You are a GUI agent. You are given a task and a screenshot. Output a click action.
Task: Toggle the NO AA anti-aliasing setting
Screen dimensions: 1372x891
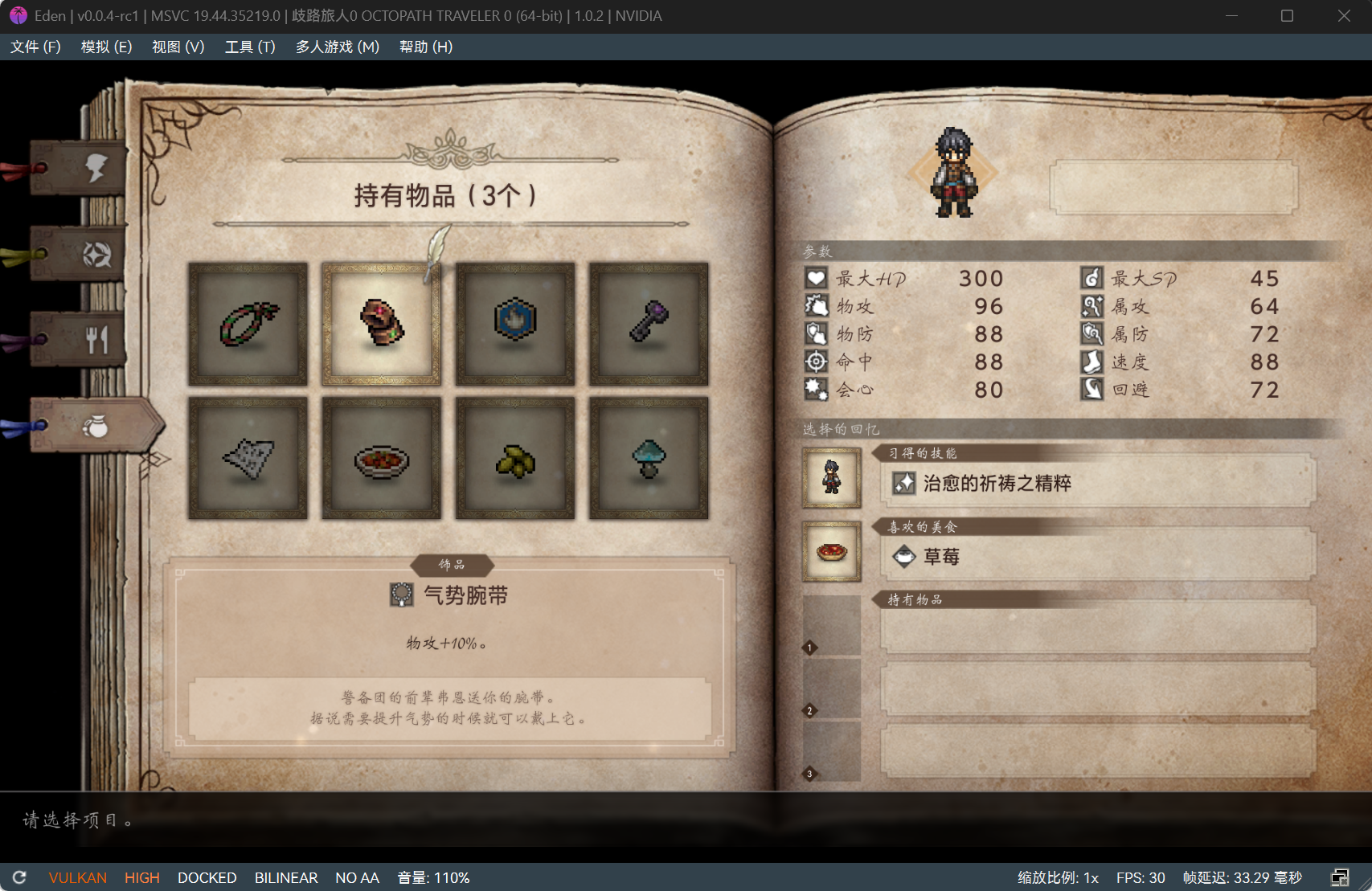357,877
